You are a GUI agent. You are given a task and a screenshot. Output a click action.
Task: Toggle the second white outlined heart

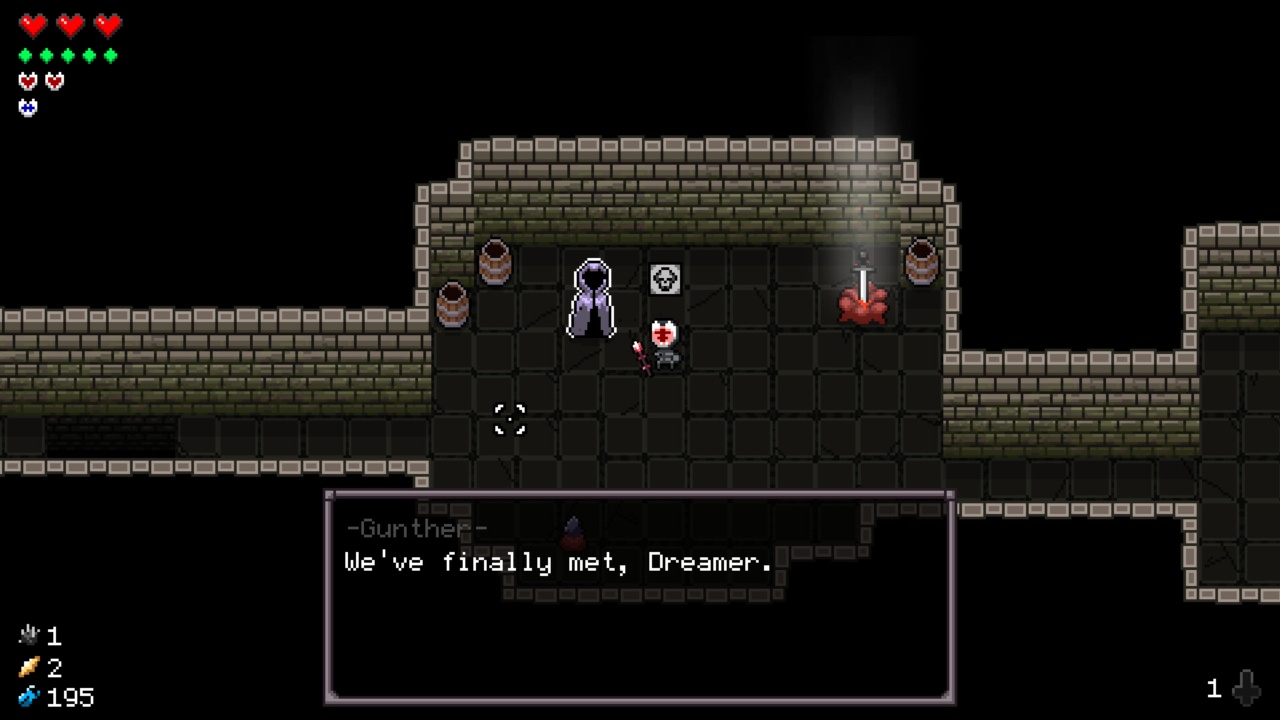click(x=54, y=80)
